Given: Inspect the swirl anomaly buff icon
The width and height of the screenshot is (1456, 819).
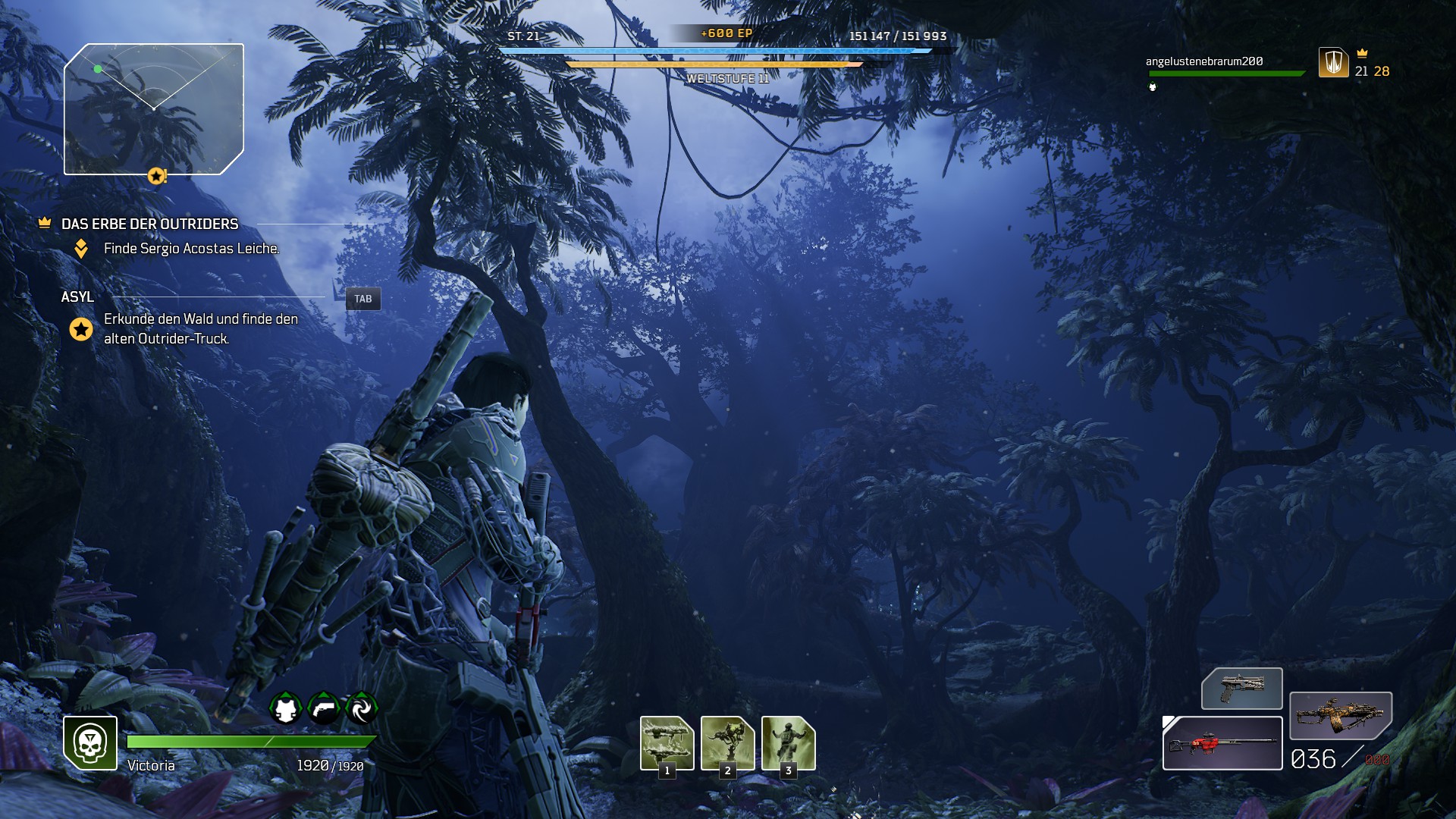Looking at the screenshot, I should pyautogui.click(x=361, y=709).
